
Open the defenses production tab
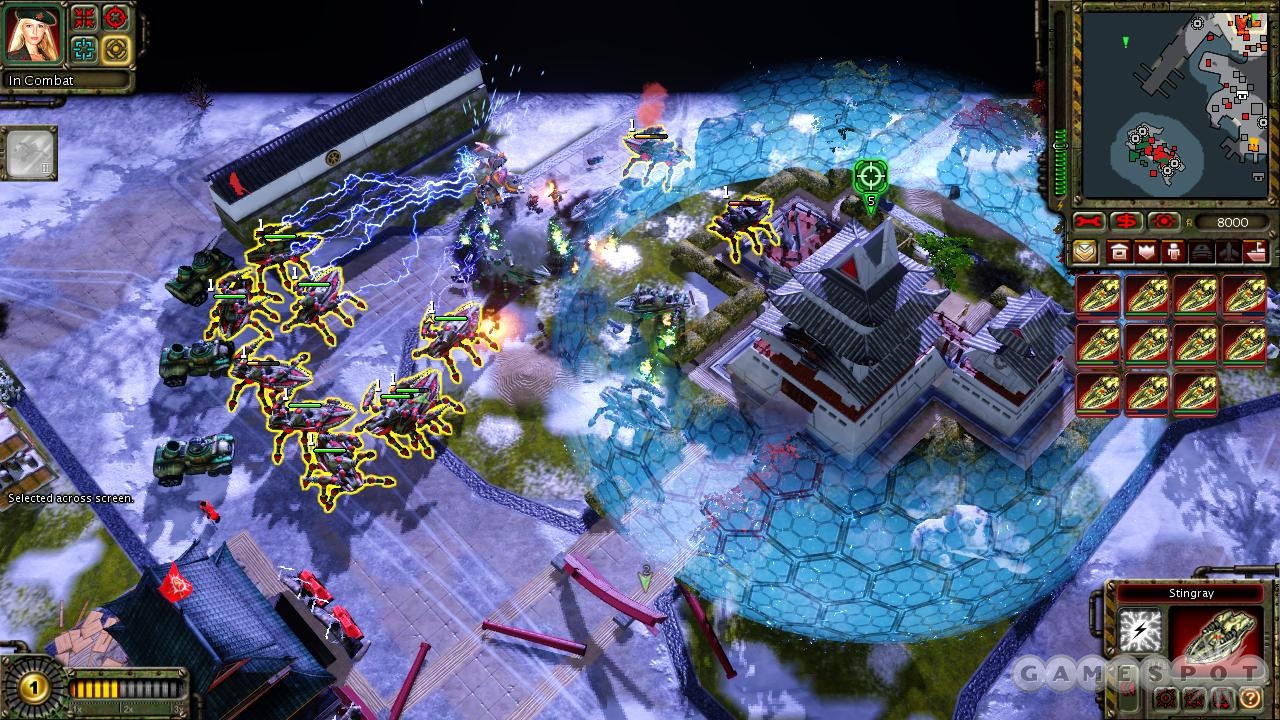(1147, 252)
